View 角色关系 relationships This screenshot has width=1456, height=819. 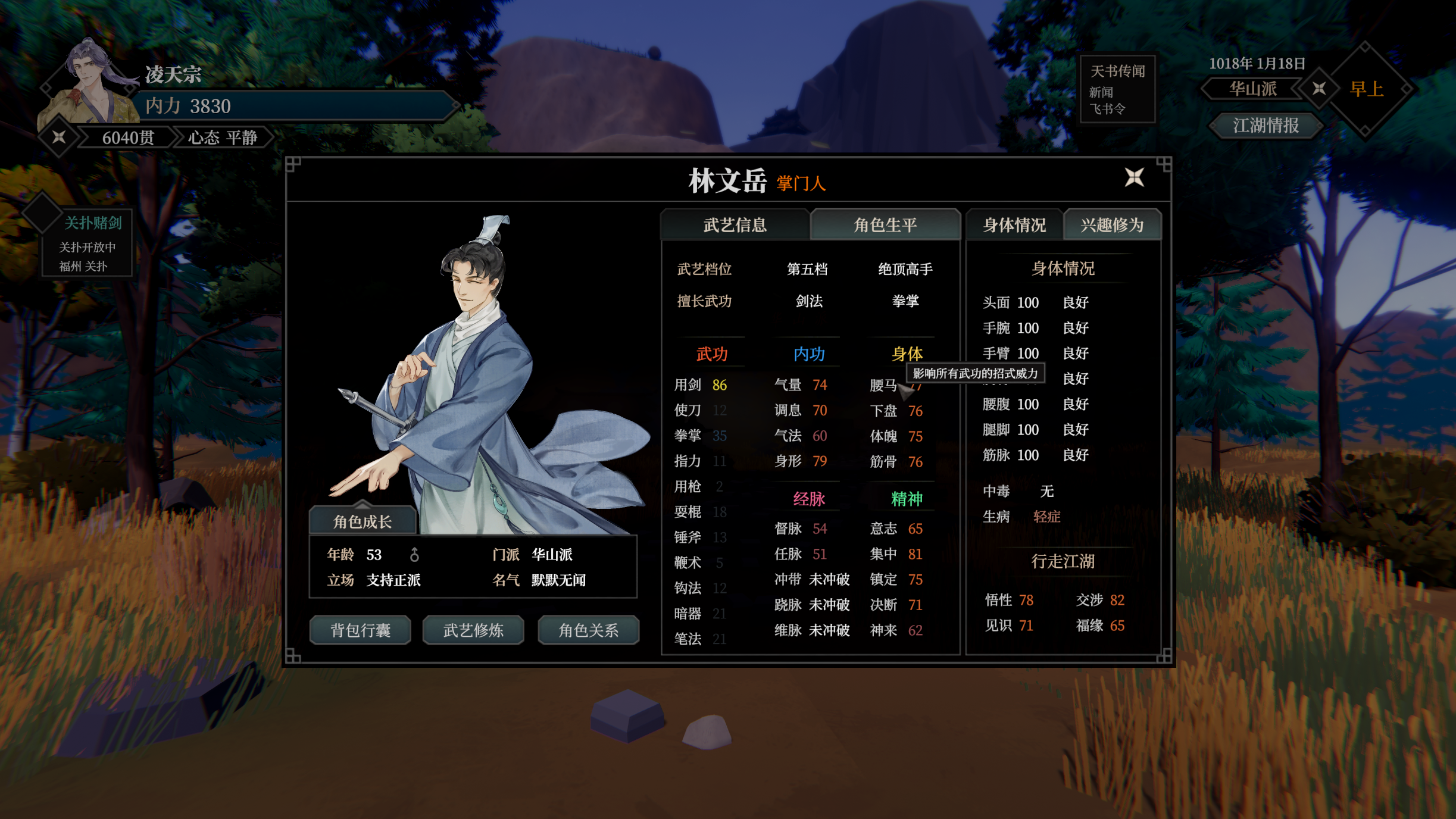(588, 630)
